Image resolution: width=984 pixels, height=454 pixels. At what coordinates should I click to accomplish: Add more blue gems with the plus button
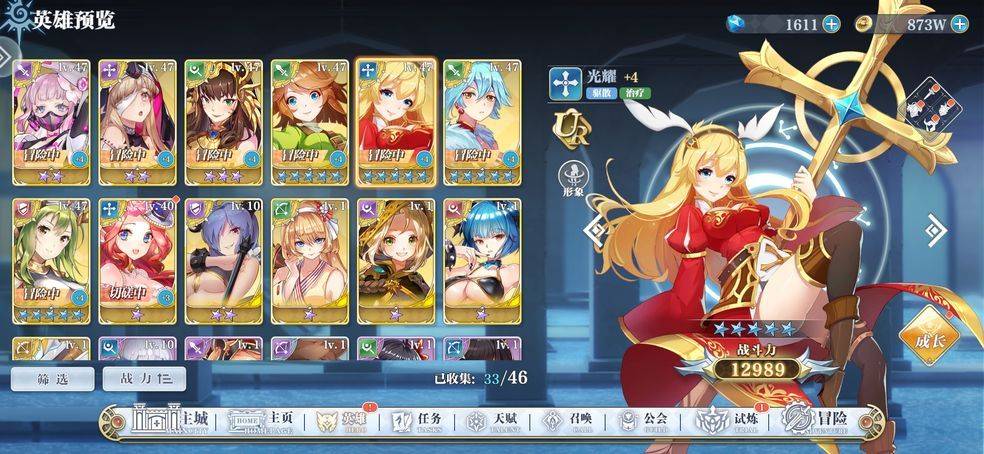click(831, 24)
